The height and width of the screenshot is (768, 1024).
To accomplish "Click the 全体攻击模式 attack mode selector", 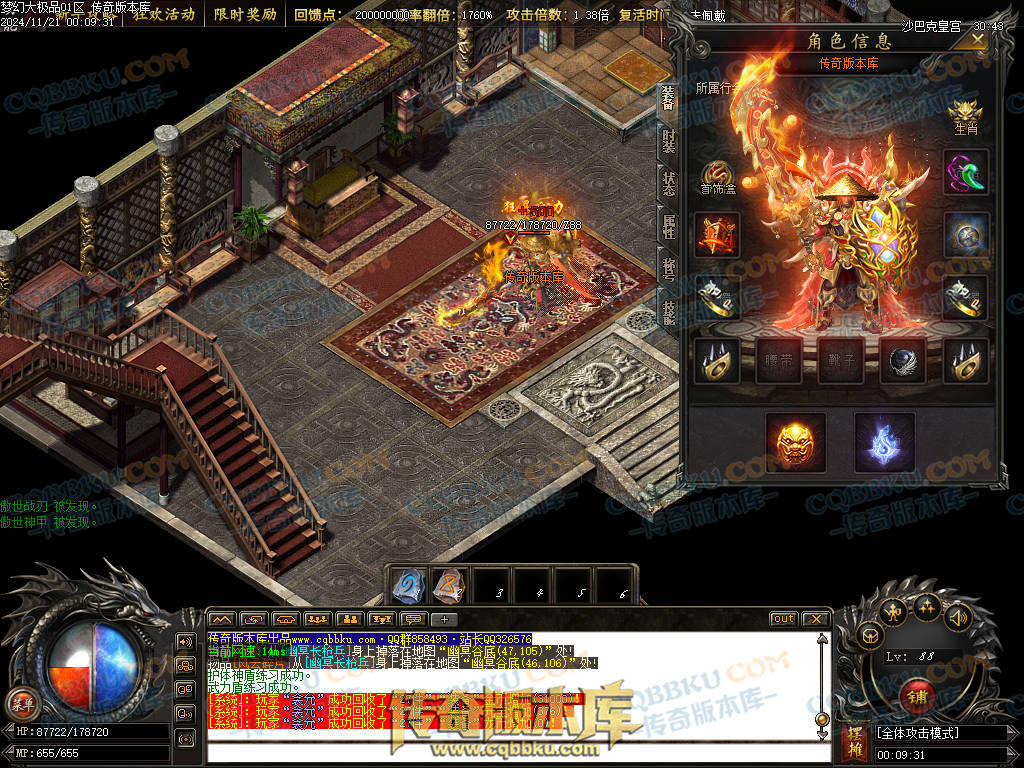I will 939,733.
